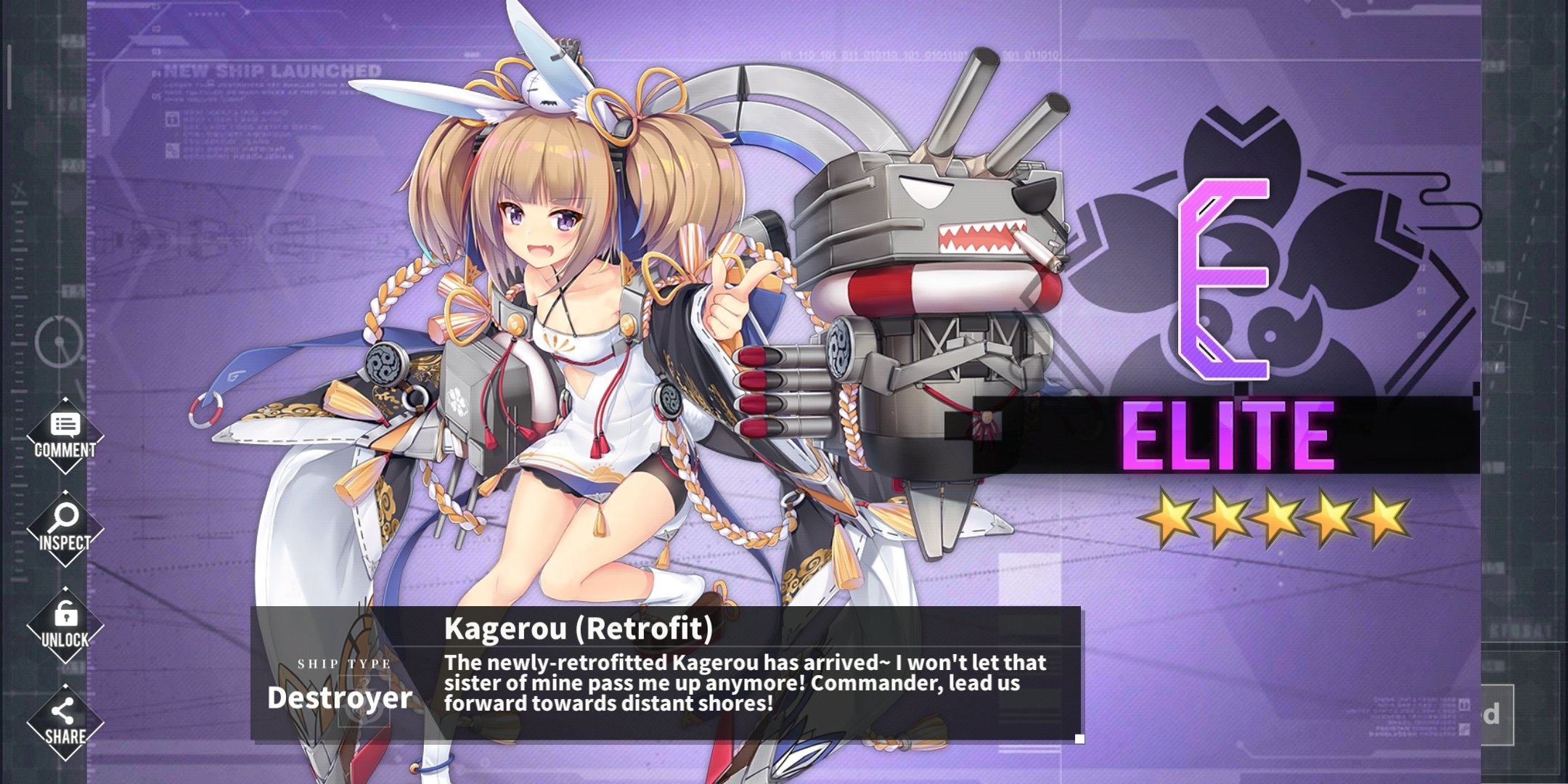Viewport: 1568px width, 784px height.
Task: Open the Comment button
Action: click(65, 436)
